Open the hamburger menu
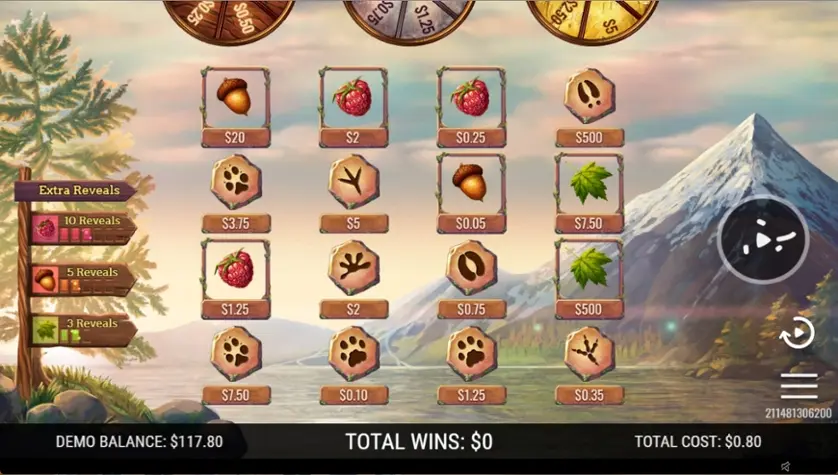The image size is (838, 475). pos(799,387)
